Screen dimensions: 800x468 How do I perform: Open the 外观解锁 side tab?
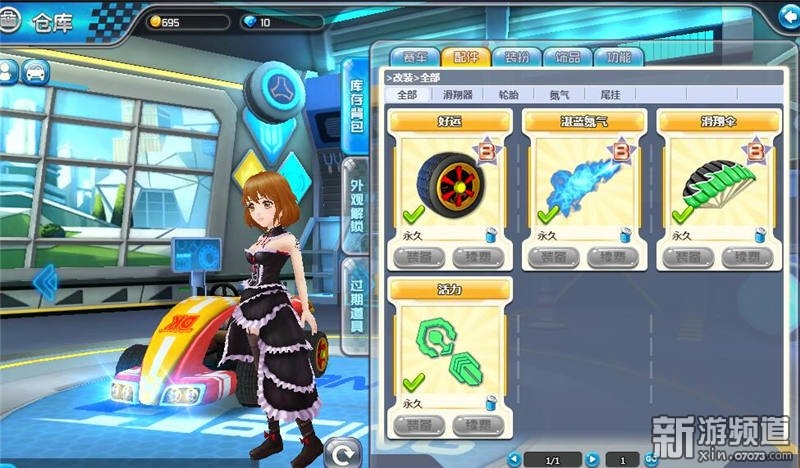click(x=356, y=210)
